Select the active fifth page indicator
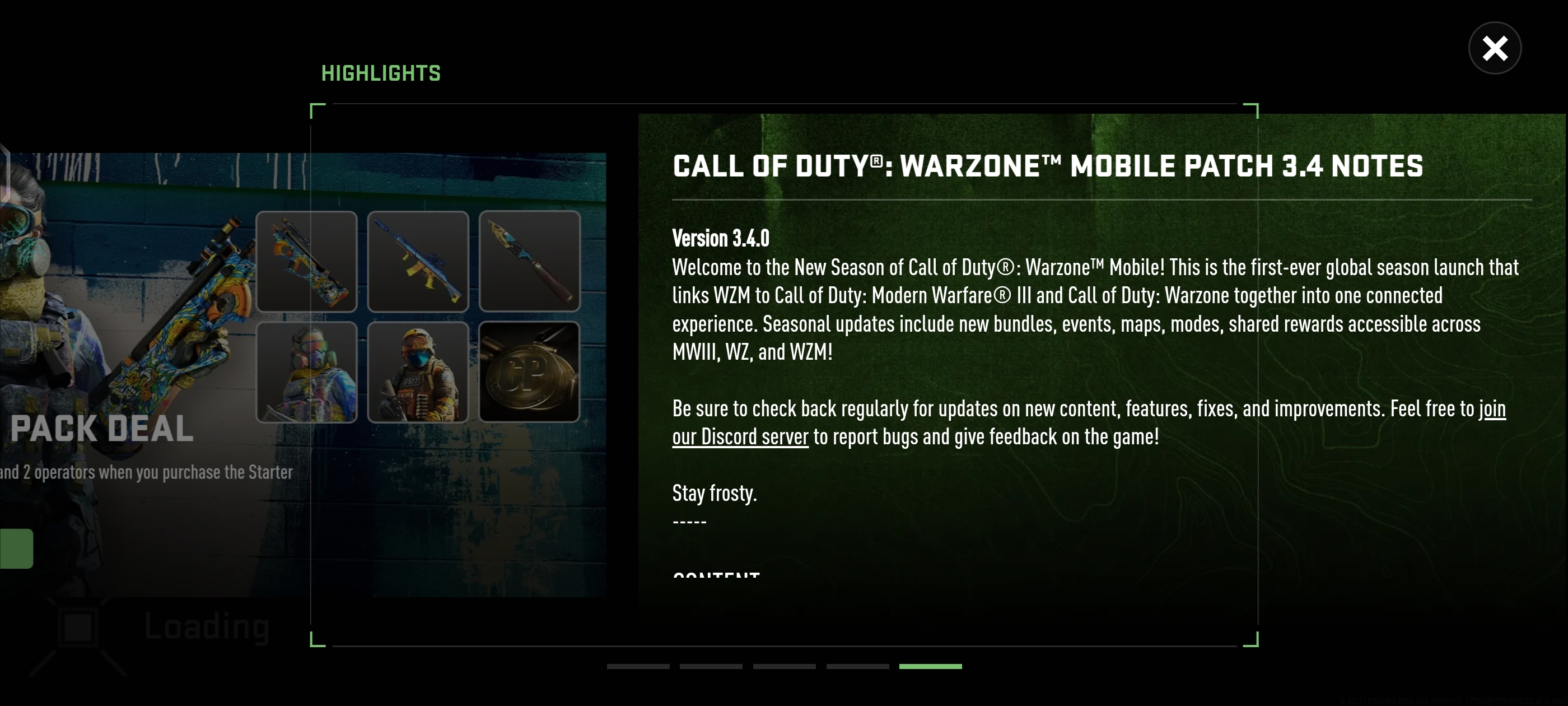 coord(930,666)
